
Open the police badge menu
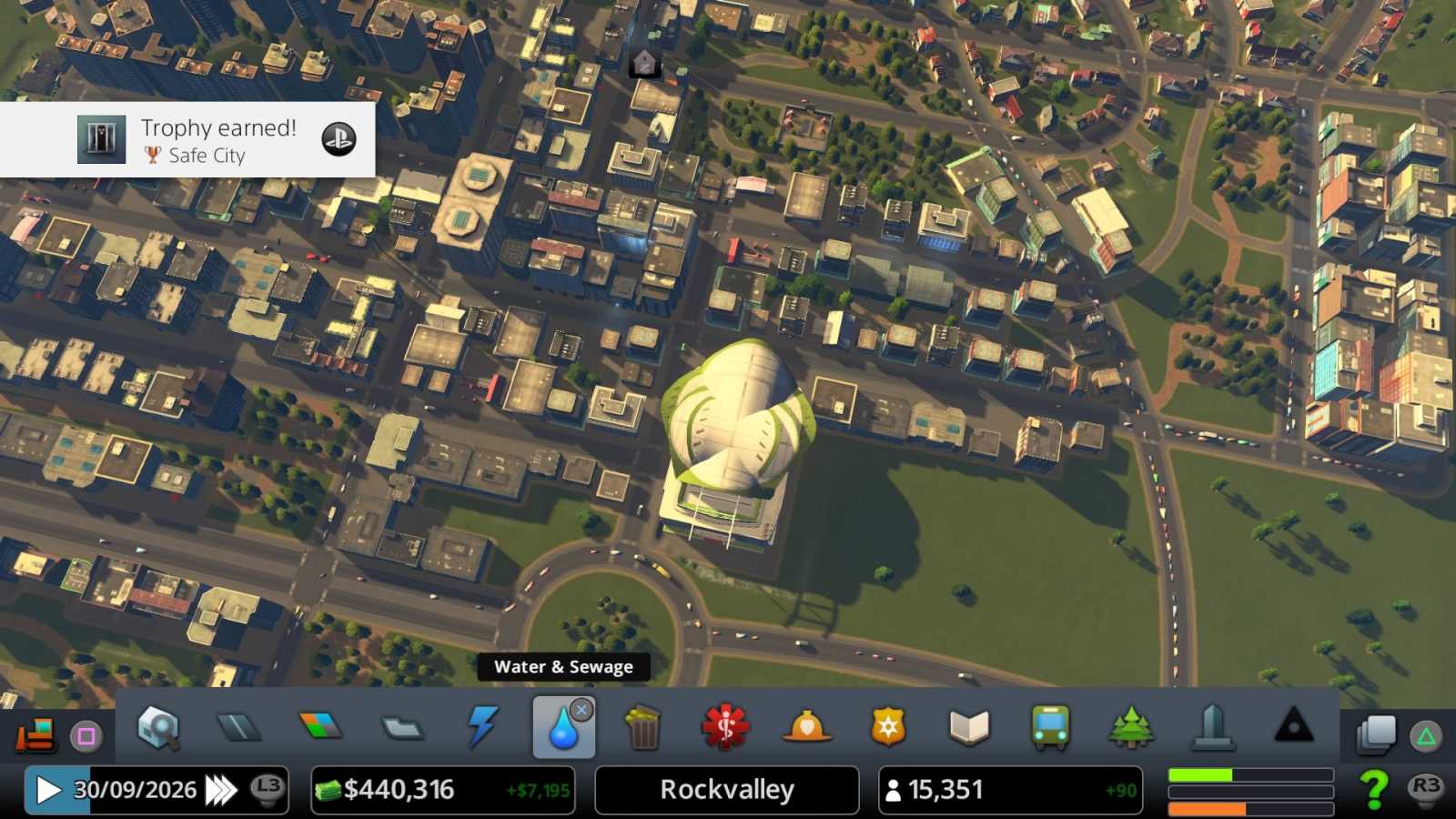coord(887,728)
